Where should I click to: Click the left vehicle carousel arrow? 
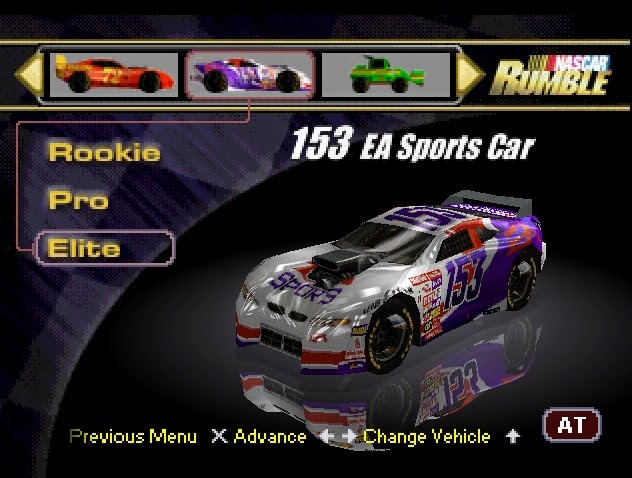(x=30, y=73)
